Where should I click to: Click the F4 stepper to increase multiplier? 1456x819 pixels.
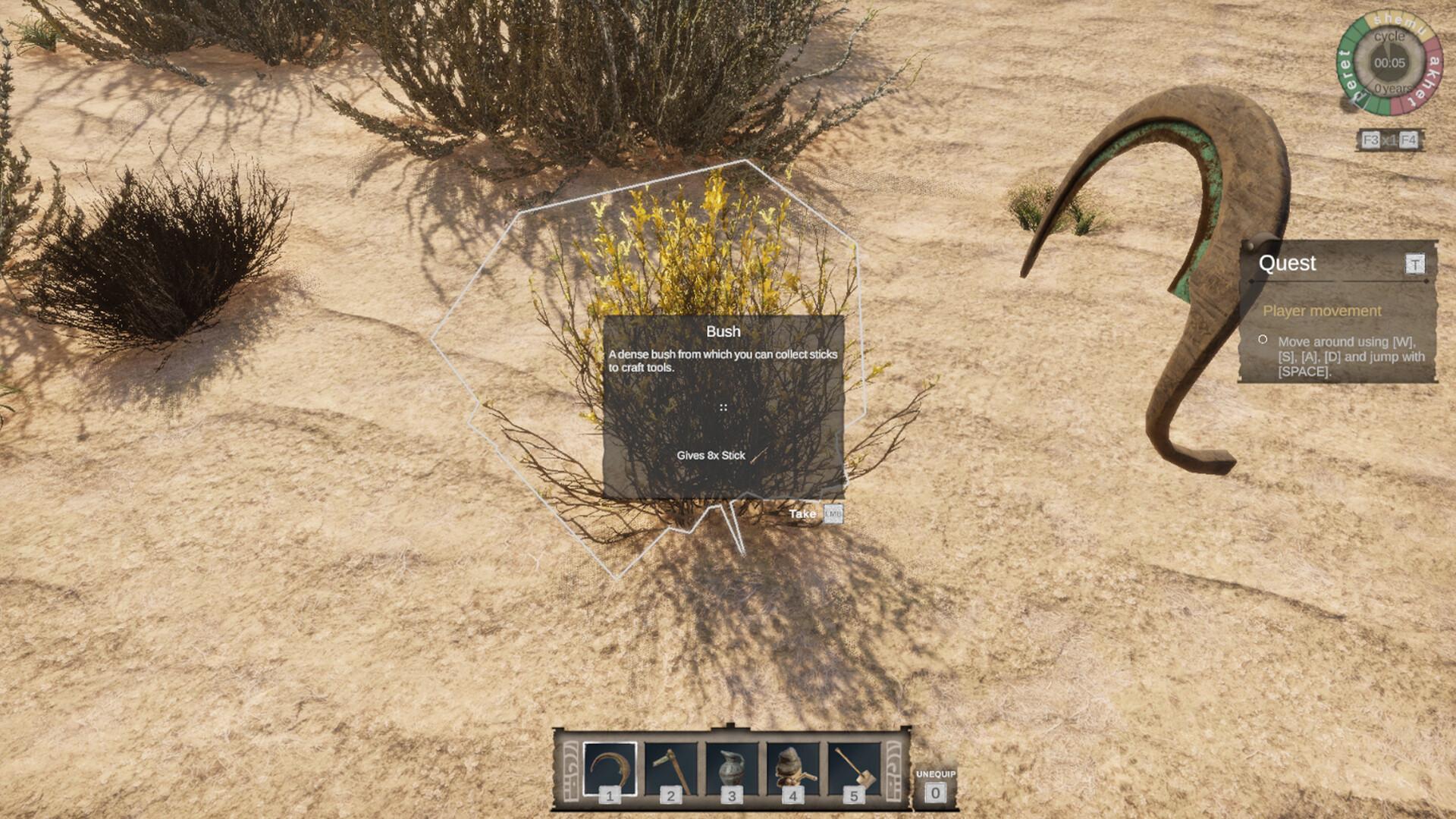(1408, 140)
